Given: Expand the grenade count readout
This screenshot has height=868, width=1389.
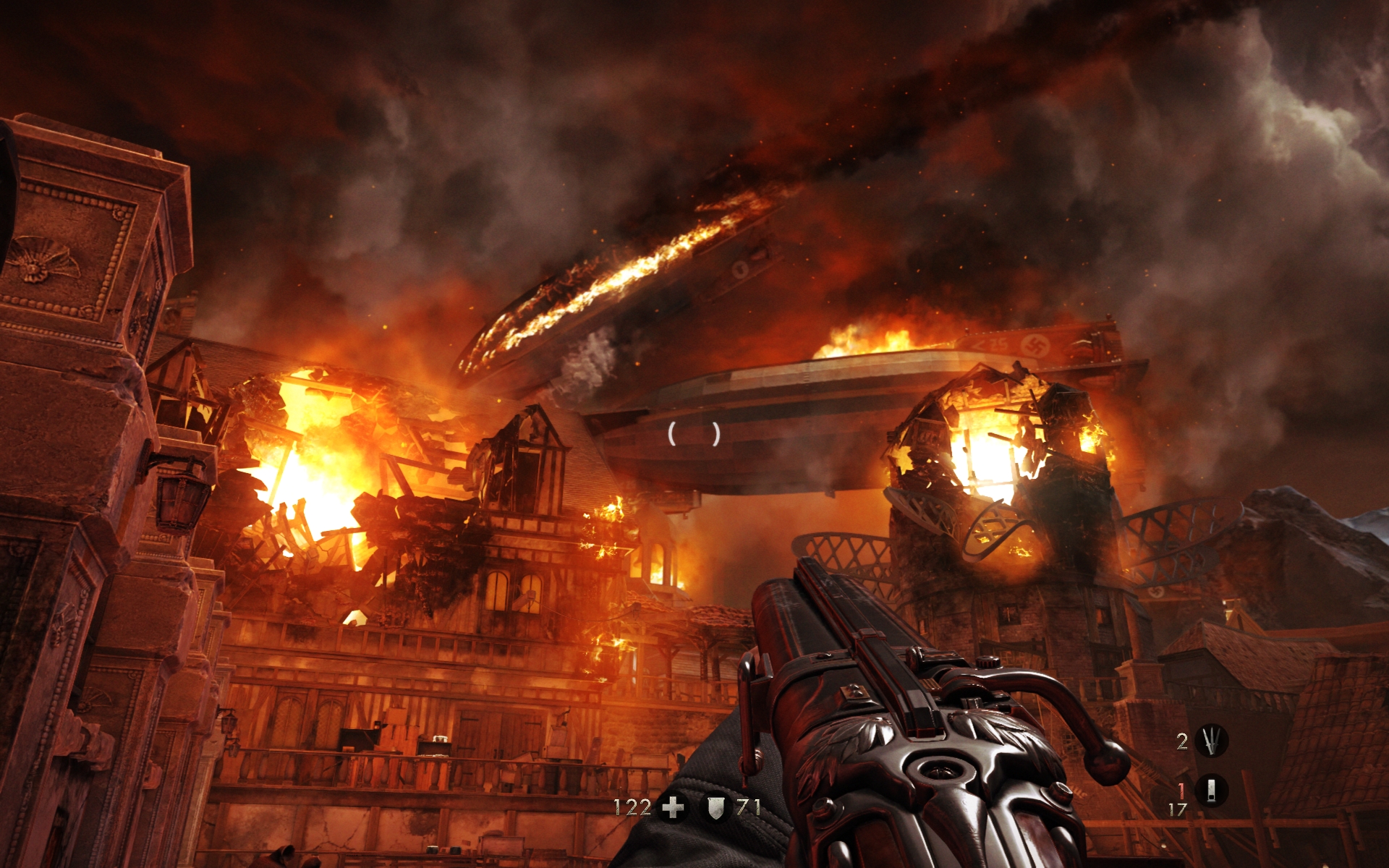Looking at the screenshot, I should pyautogui.click(x=1181, y=742).
